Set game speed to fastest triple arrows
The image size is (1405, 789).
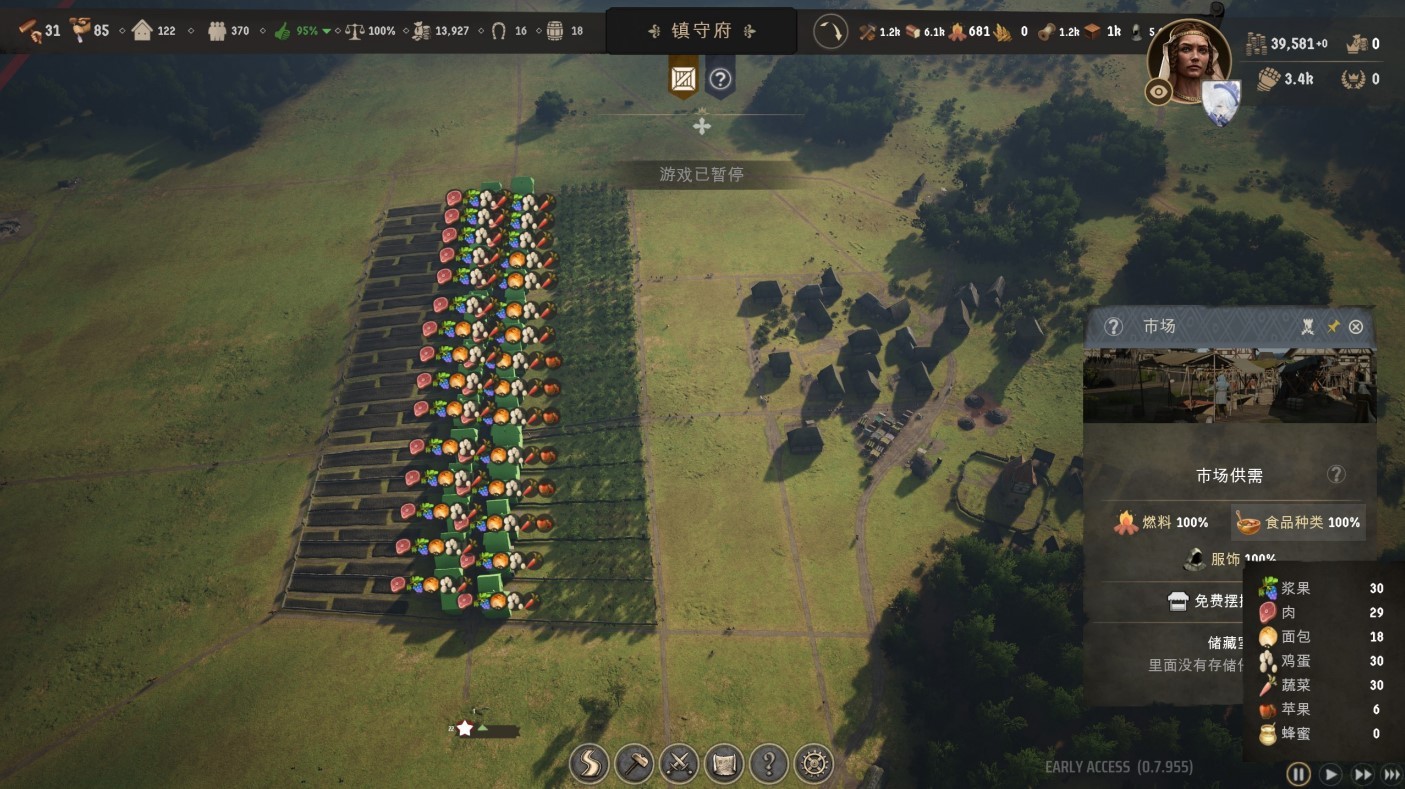point(1392,773)
